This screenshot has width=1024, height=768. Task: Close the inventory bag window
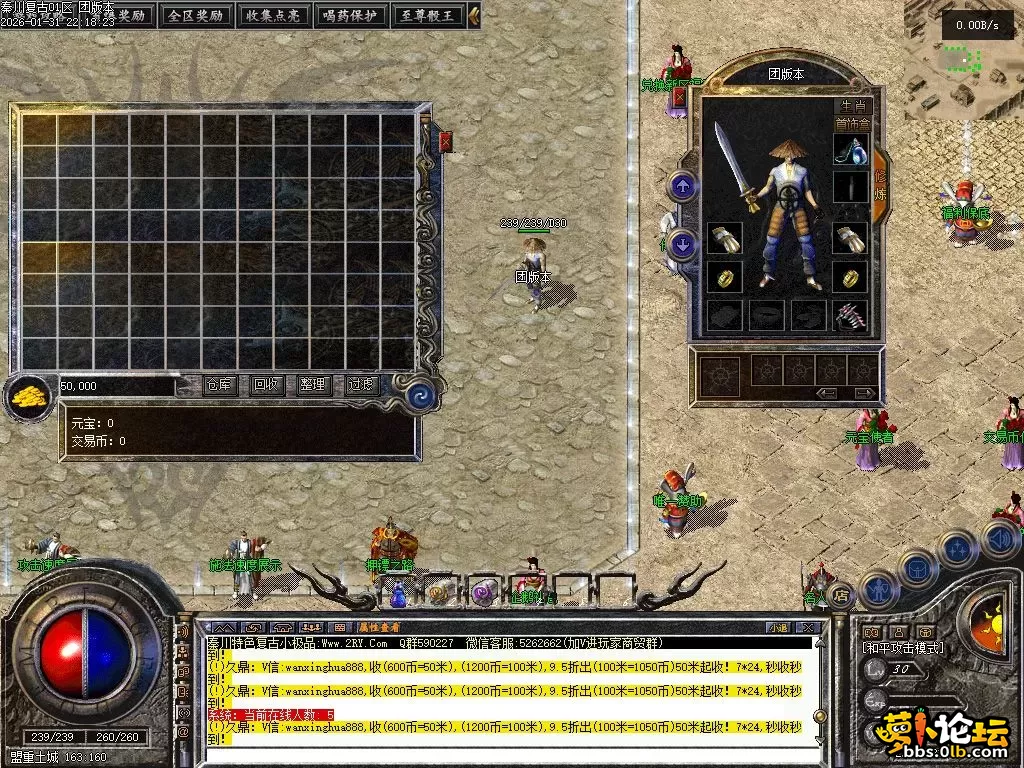click(445, 141)
